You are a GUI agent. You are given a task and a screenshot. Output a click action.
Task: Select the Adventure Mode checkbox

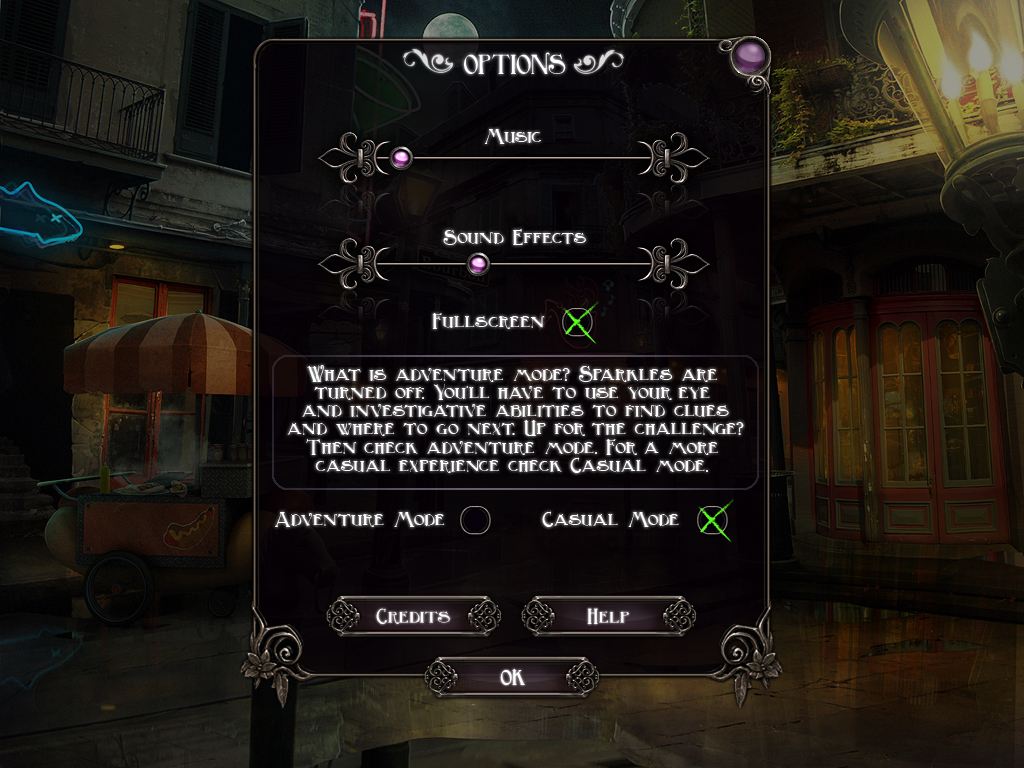(475, 520)
